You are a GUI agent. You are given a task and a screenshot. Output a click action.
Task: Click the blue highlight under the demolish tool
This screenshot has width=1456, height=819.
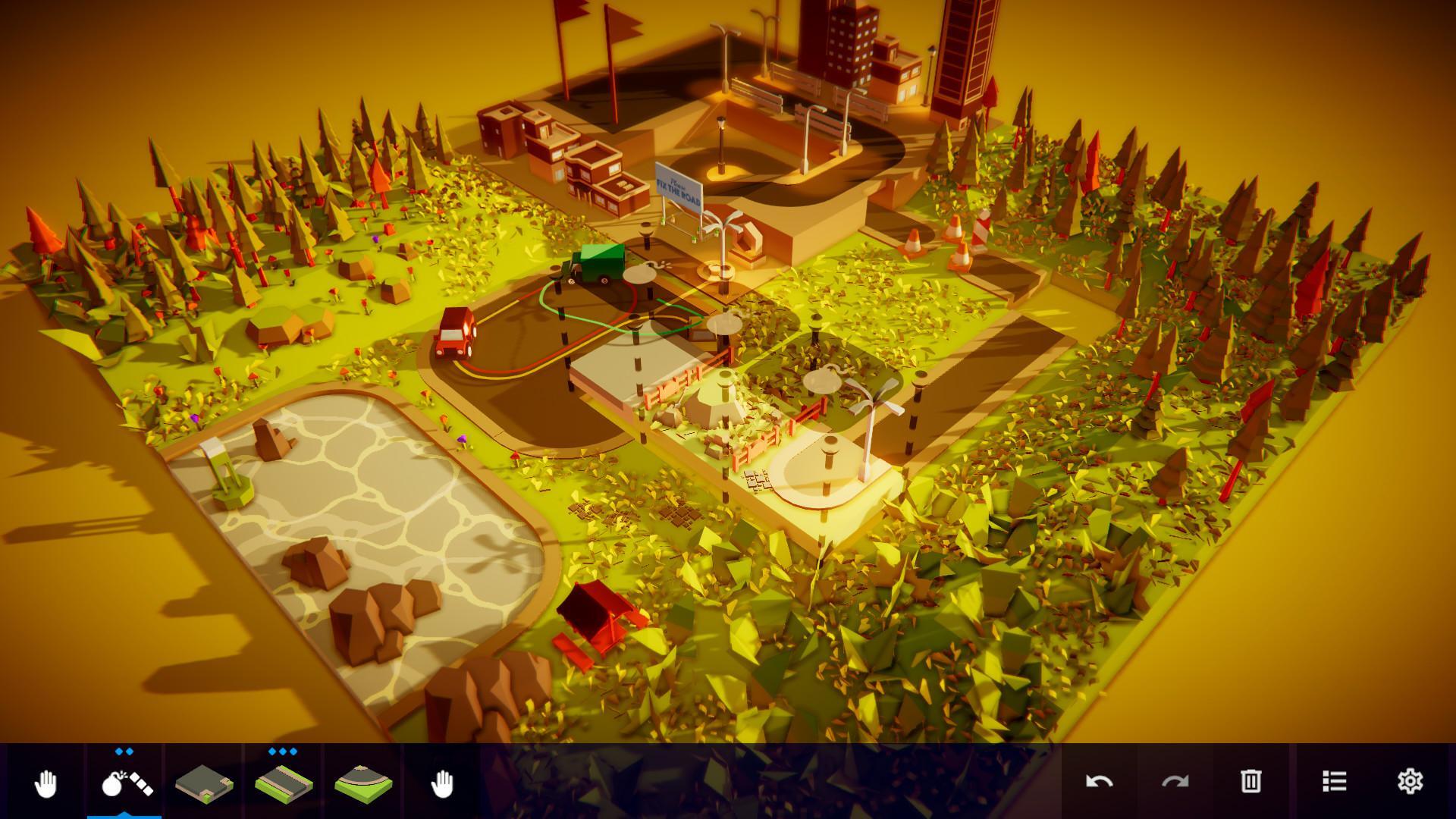(126, 816)
